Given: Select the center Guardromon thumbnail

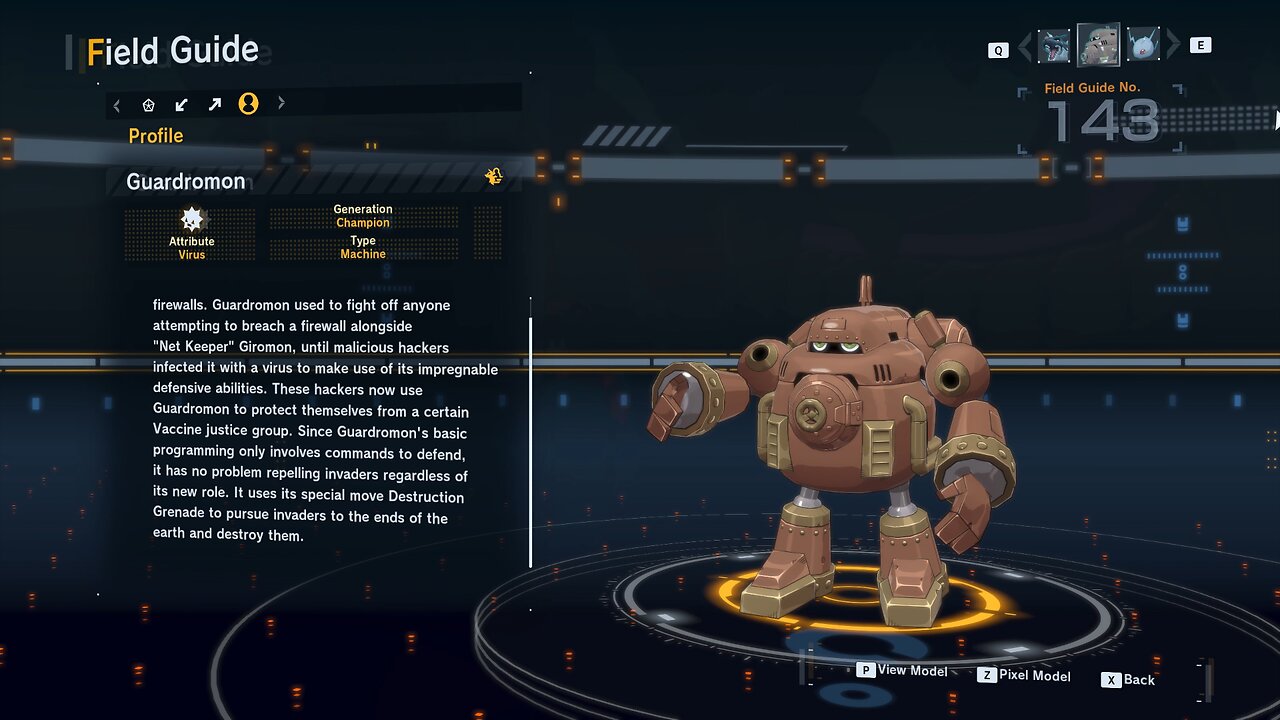Looking at the screenshot, I should coord(1098,45).
